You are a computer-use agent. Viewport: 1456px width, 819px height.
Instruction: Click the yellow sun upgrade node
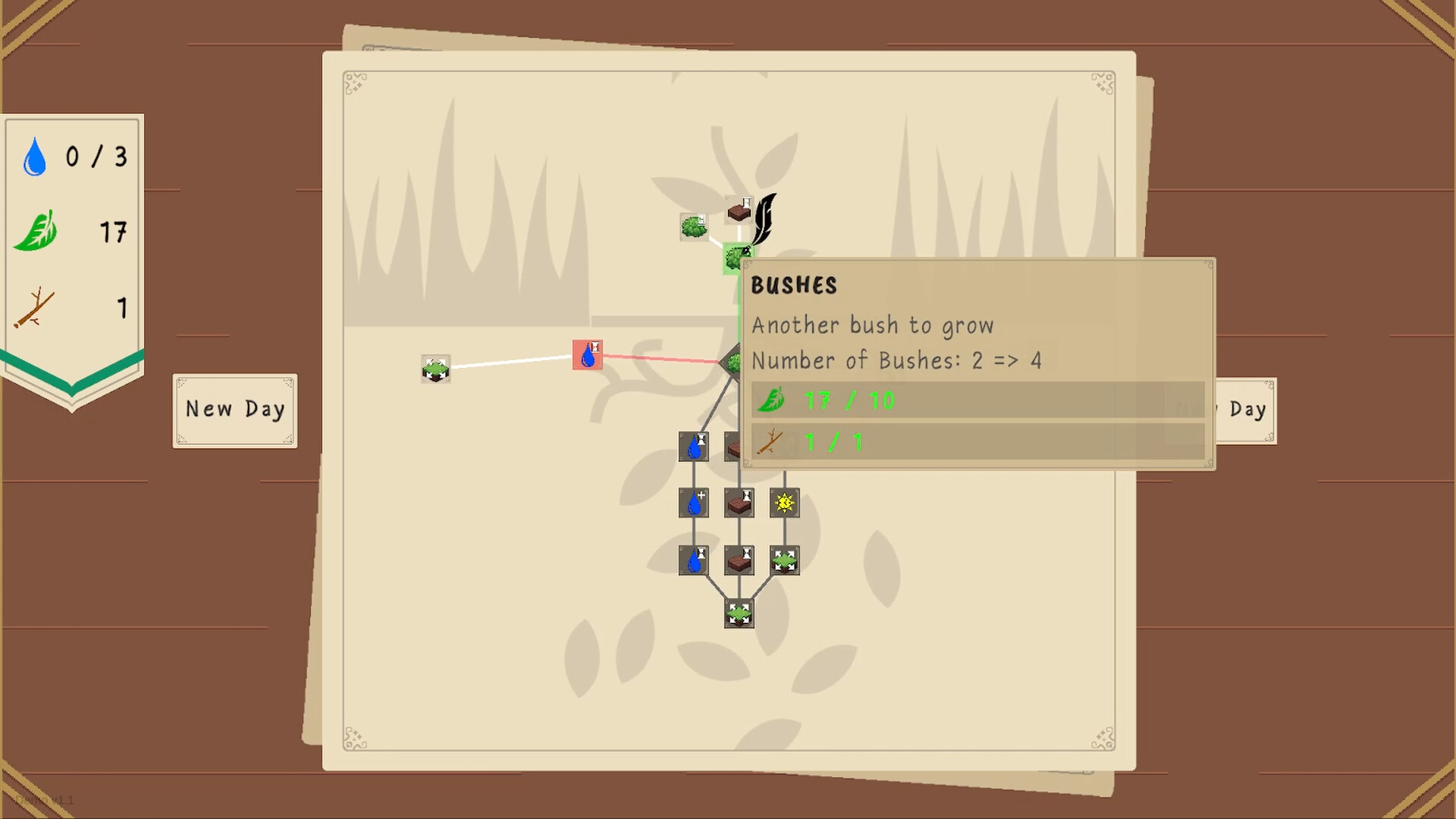783,502
